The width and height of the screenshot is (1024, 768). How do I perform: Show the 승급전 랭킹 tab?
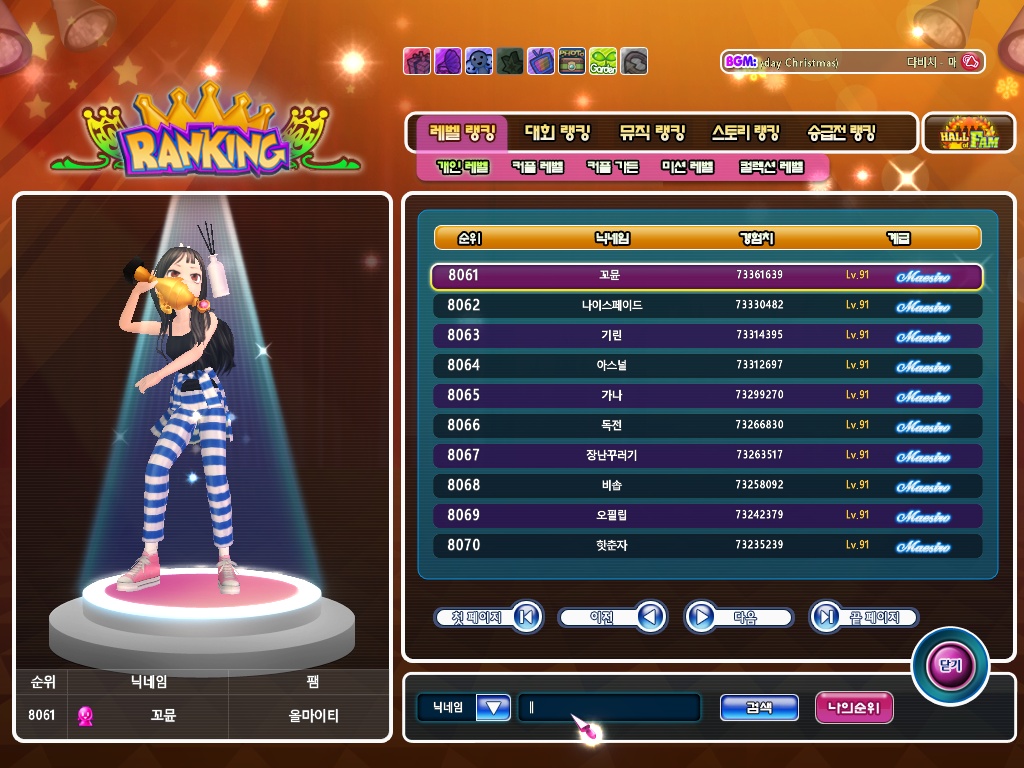(x=841, y=132)
